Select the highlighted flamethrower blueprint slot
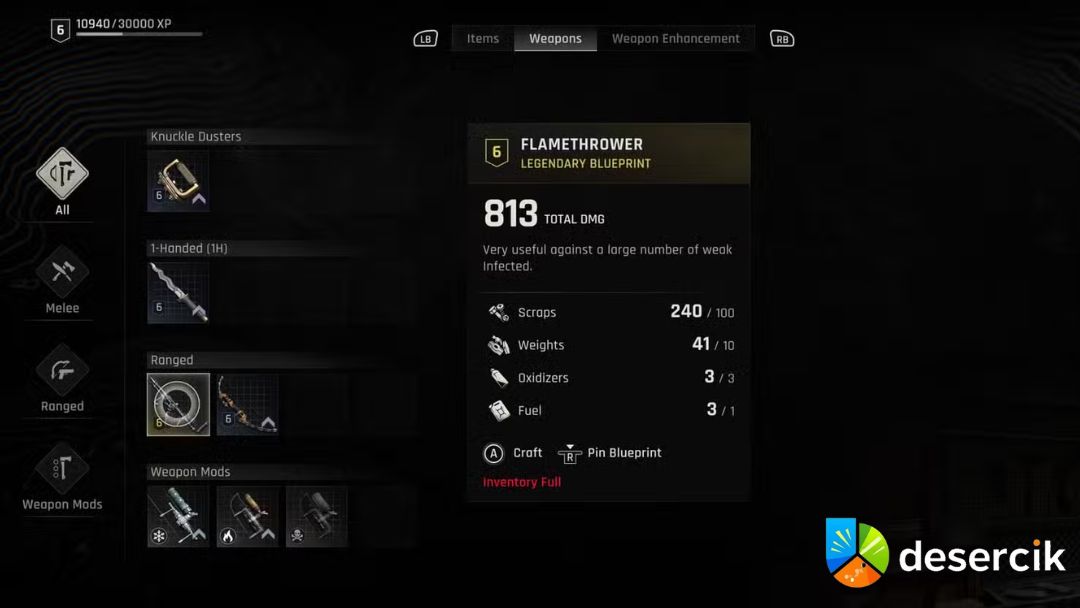The width and height of the screenshot is (1080, 608). [178, 404]
